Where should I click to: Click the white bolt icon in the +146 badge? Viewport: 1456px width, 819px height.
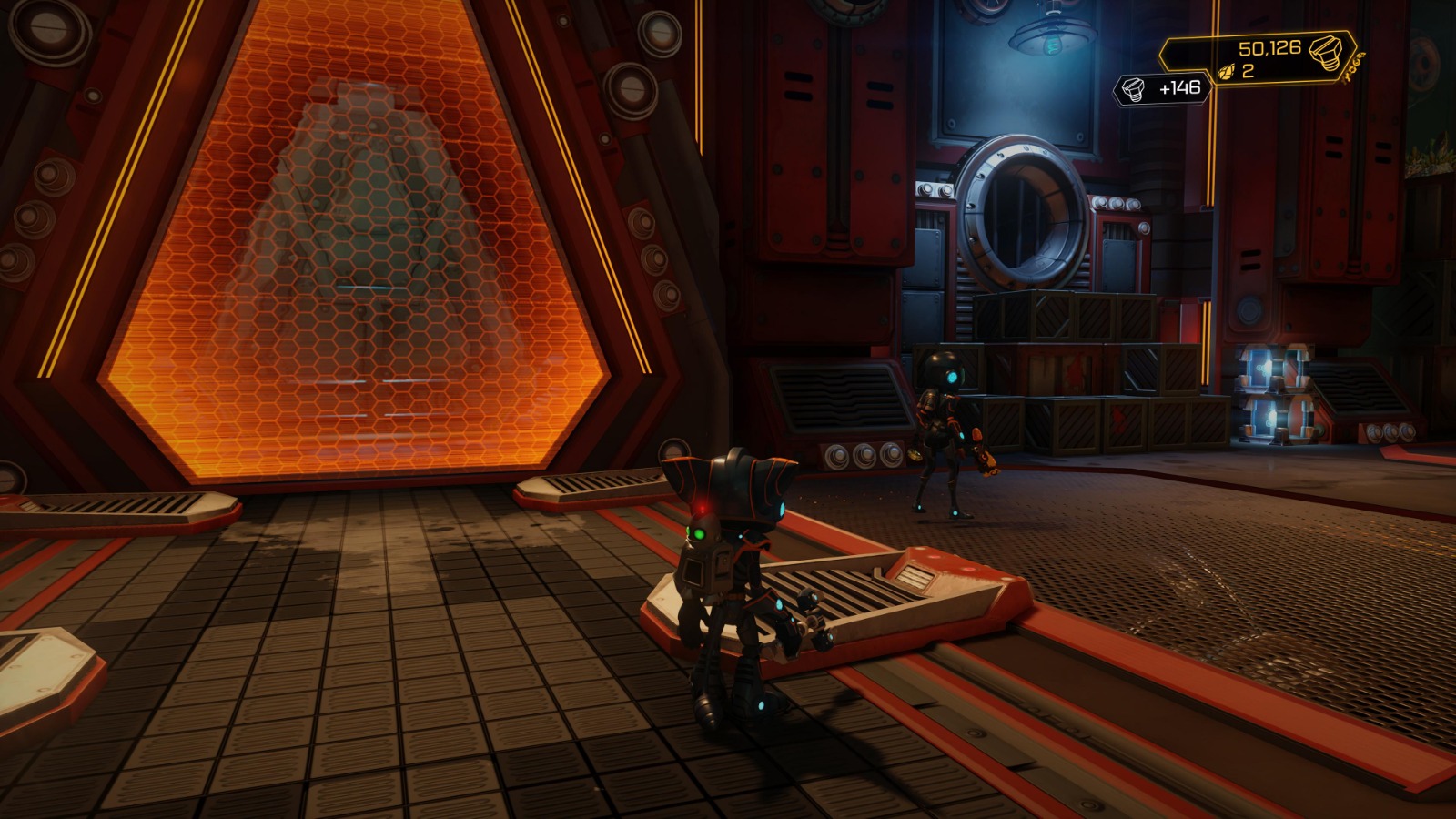pyautogui.click(x=1133, y=88)
